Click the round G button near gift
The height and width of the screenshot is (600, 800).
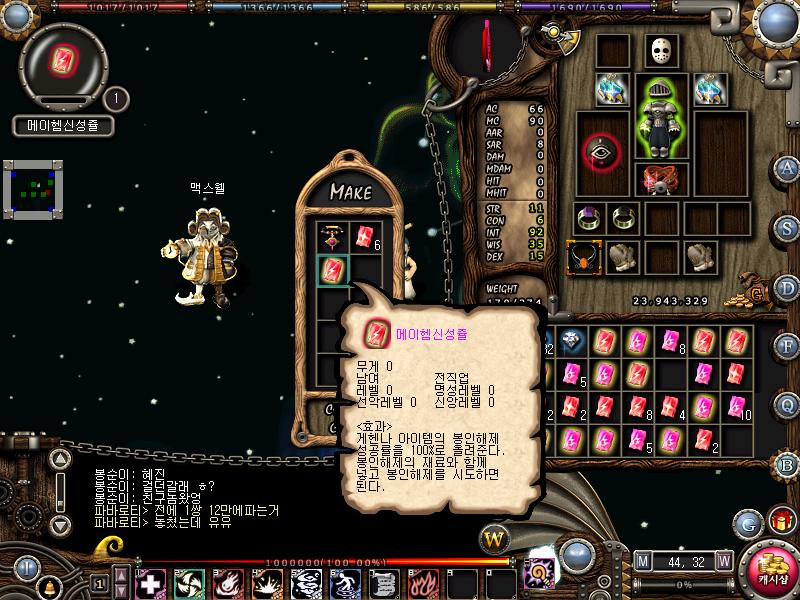point(747,522)
